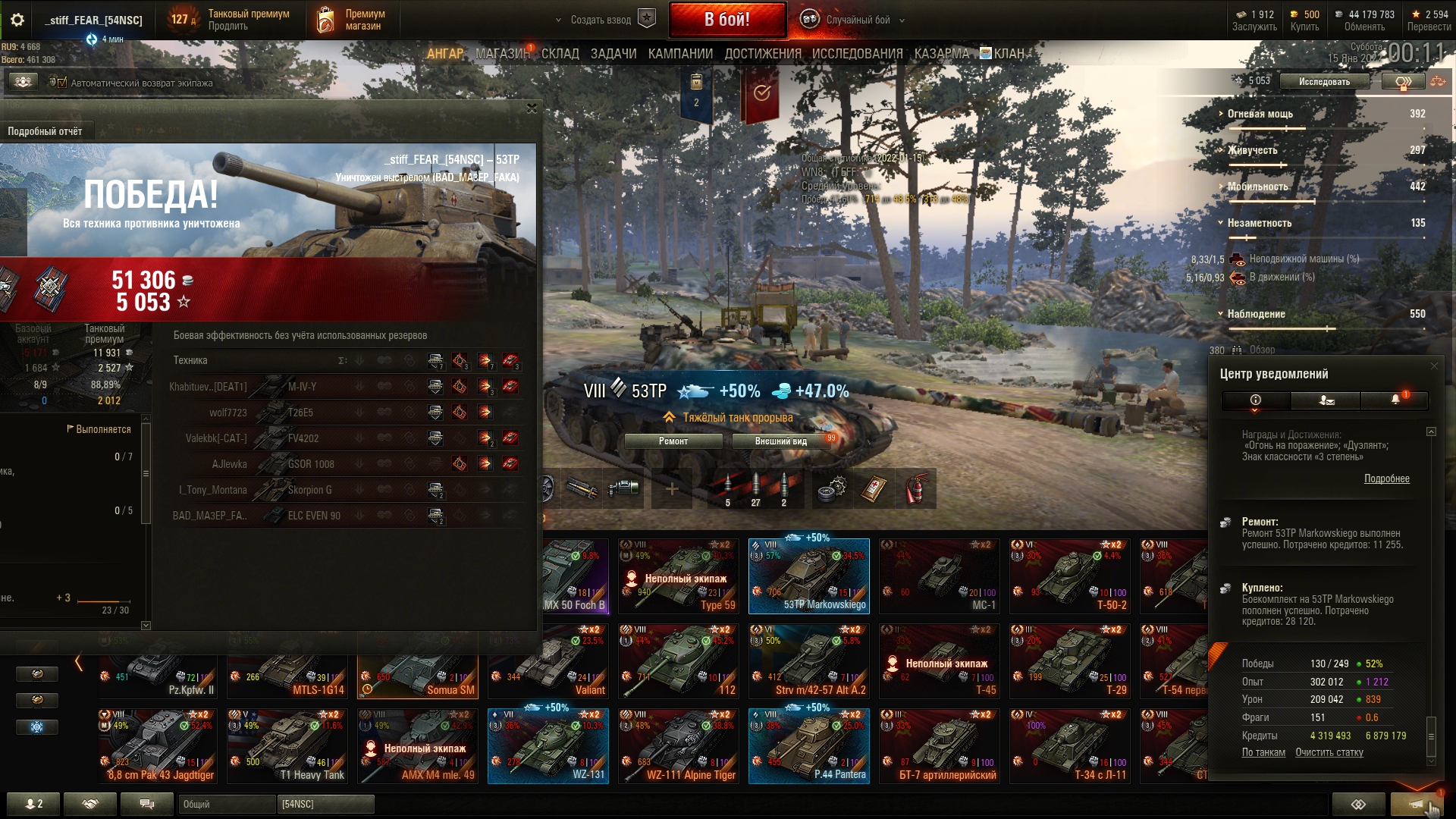
Task: Open the Подробнее link in notifications
Action: (1386, 479)
